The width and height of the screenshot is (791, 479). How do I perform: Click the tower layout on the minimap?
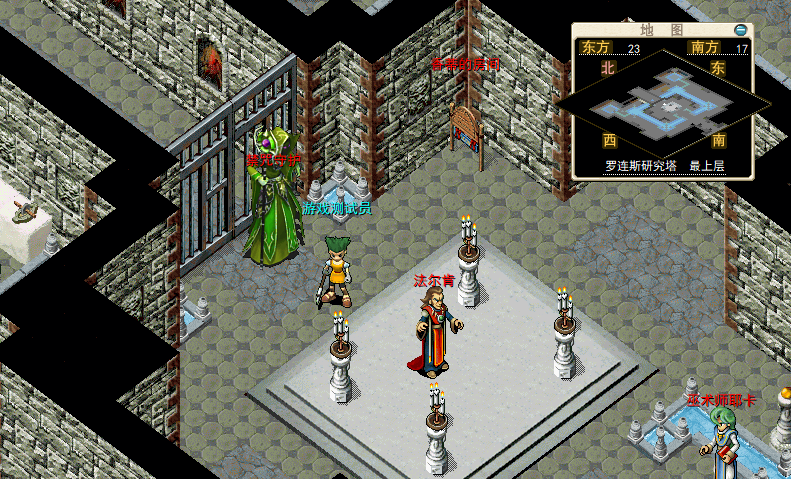[662, 103]
